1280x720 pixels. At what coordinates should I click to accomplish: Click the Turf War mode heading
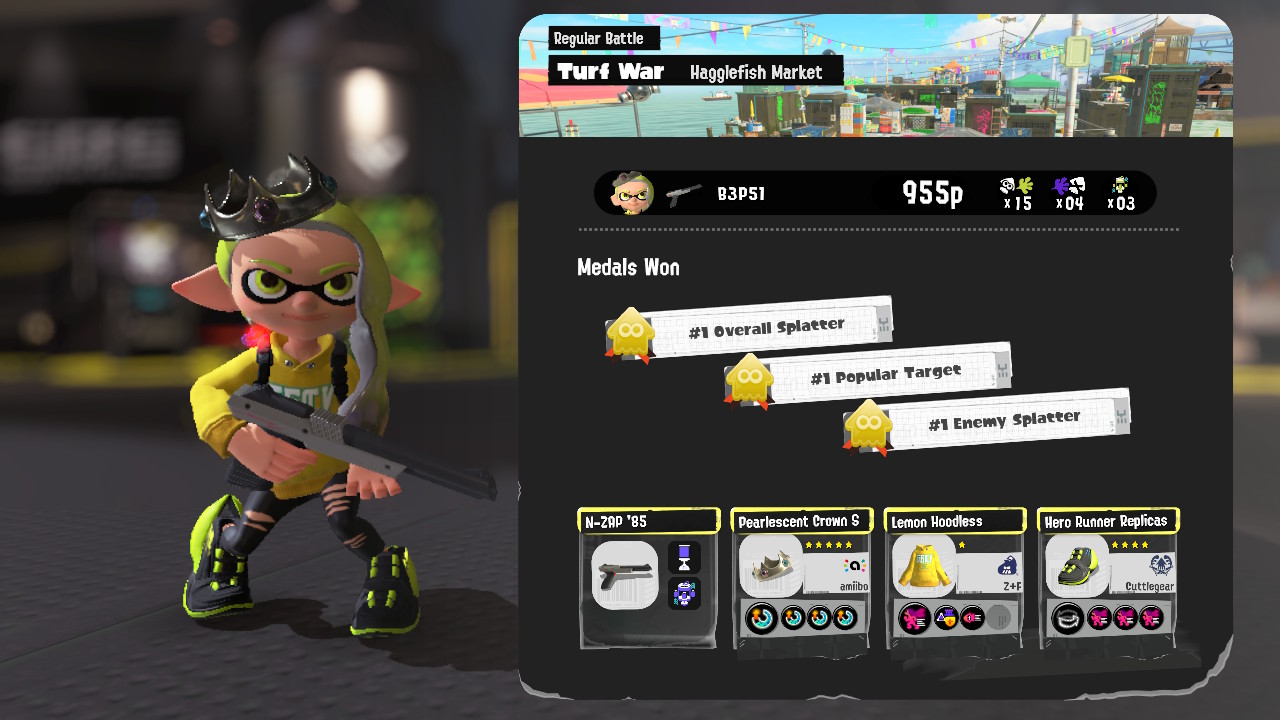[x=611, y=71]
